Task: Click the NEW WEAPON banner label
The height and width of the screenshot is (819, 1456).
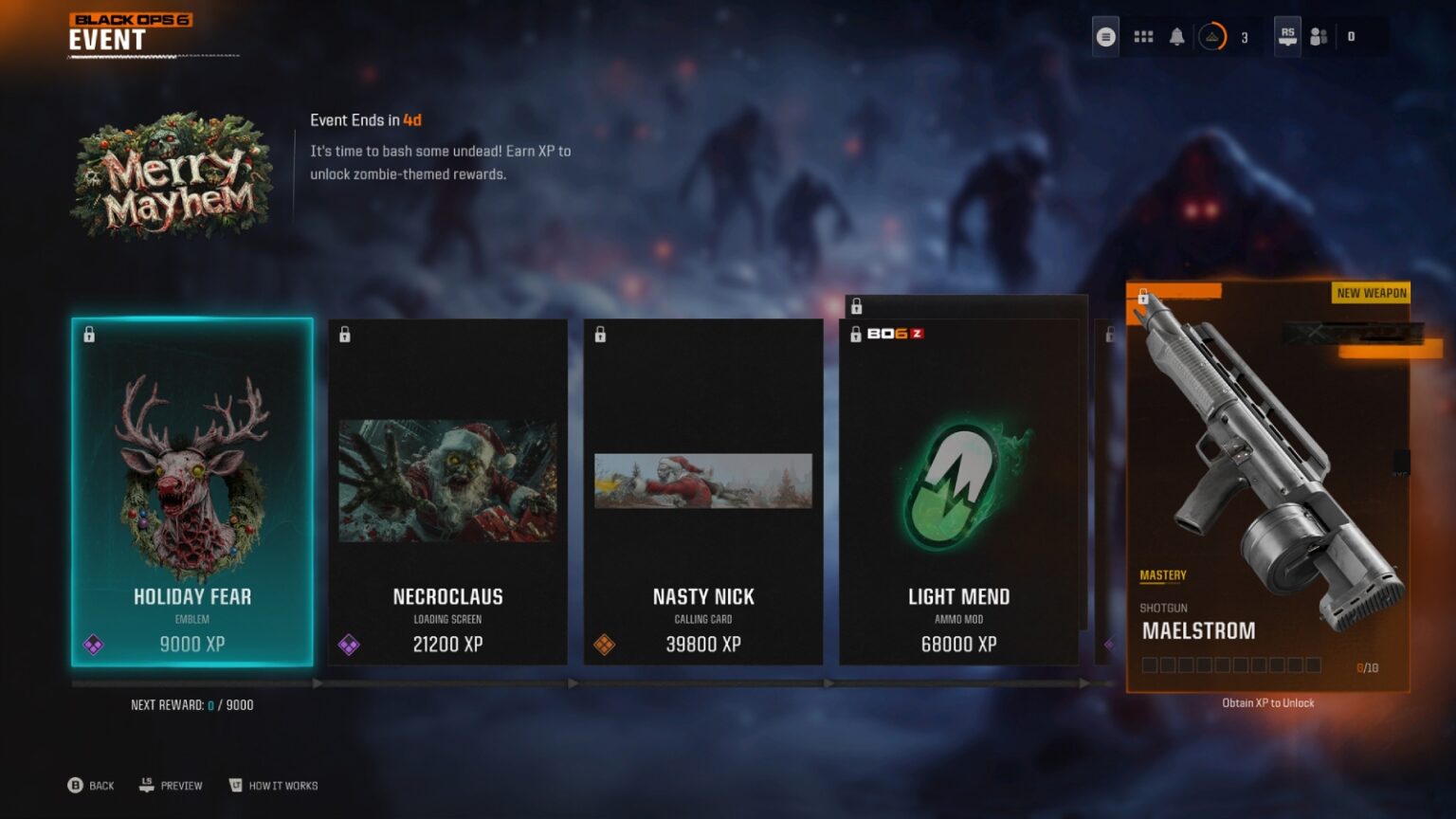Action: point(1369,293)
